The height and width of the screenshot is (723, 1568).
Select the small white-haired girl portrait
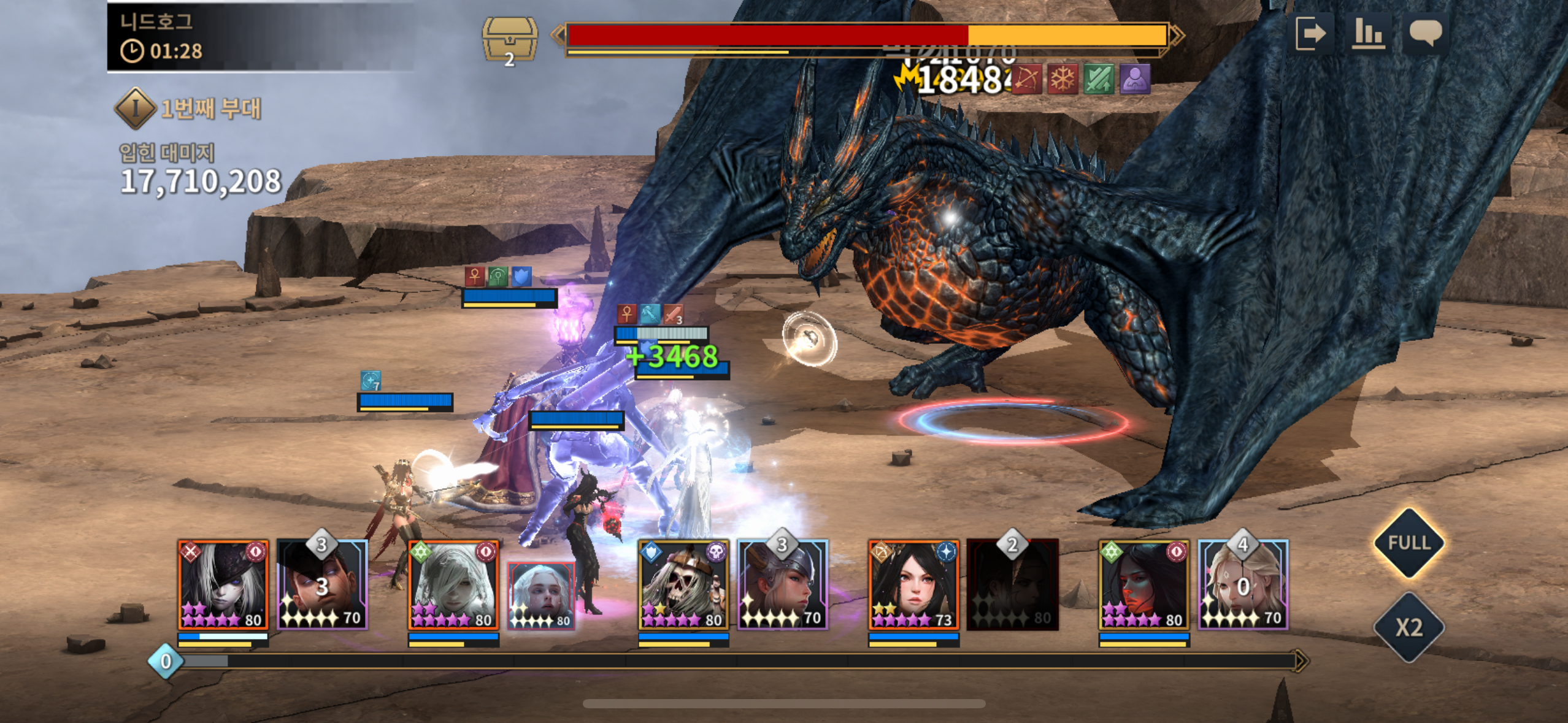541,595
